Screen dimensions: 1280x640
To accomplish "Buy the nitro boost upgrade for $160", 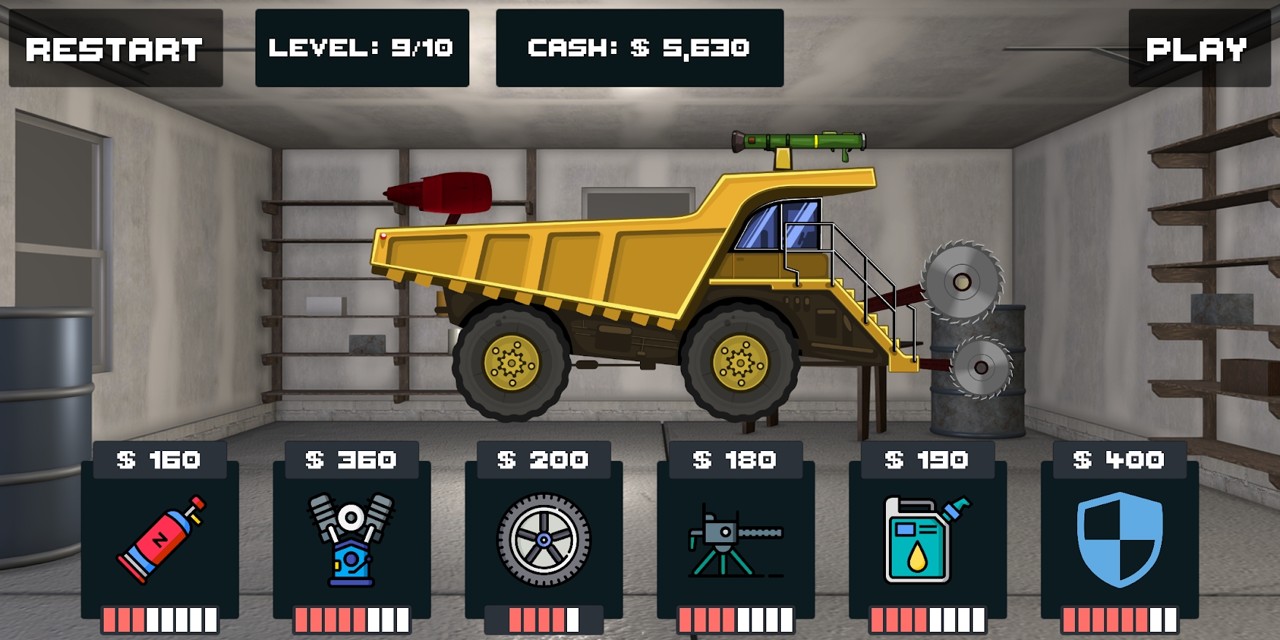I will click(160, 539).
